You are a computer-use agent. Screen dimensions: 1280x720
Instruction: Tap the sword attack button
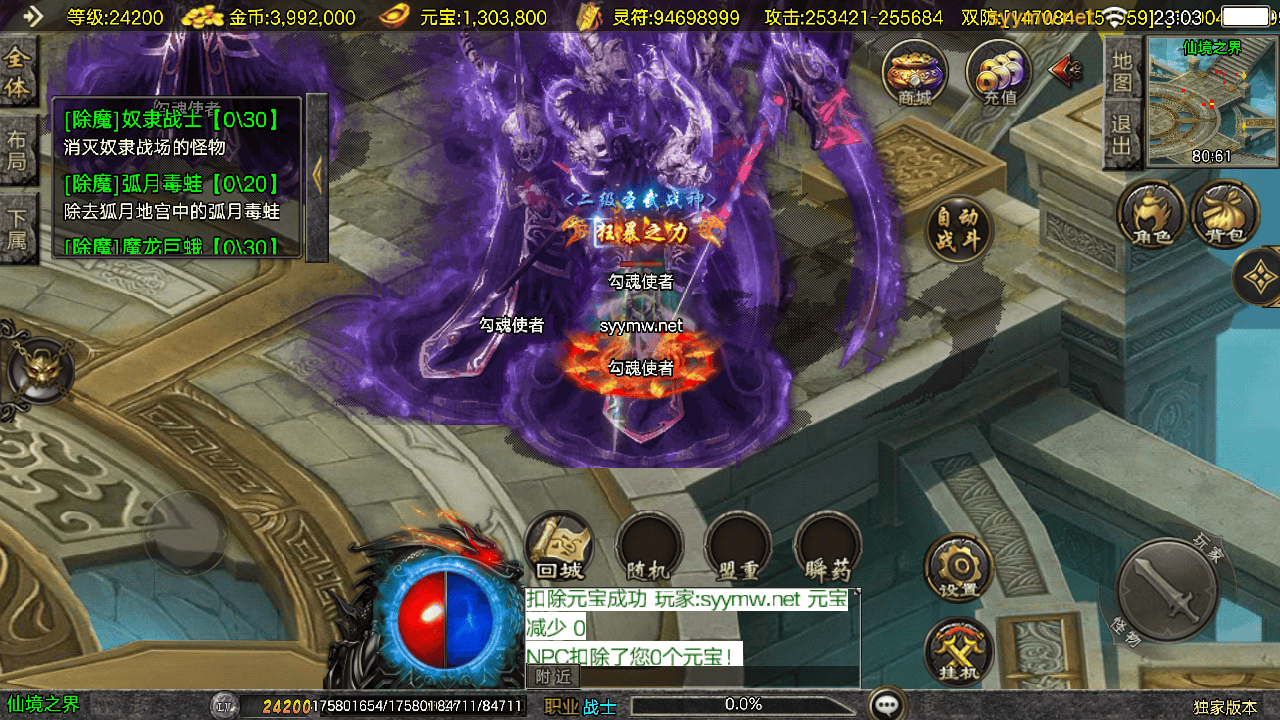tap(1165, 588)
